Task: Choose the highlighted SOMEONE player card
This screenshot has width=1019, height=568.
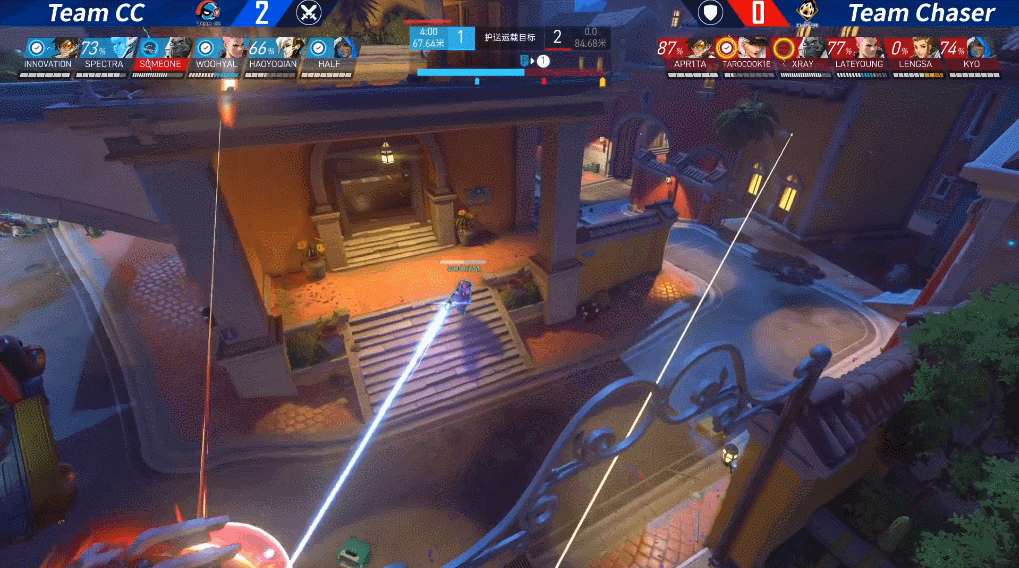Action: click(x=161, y=53)
